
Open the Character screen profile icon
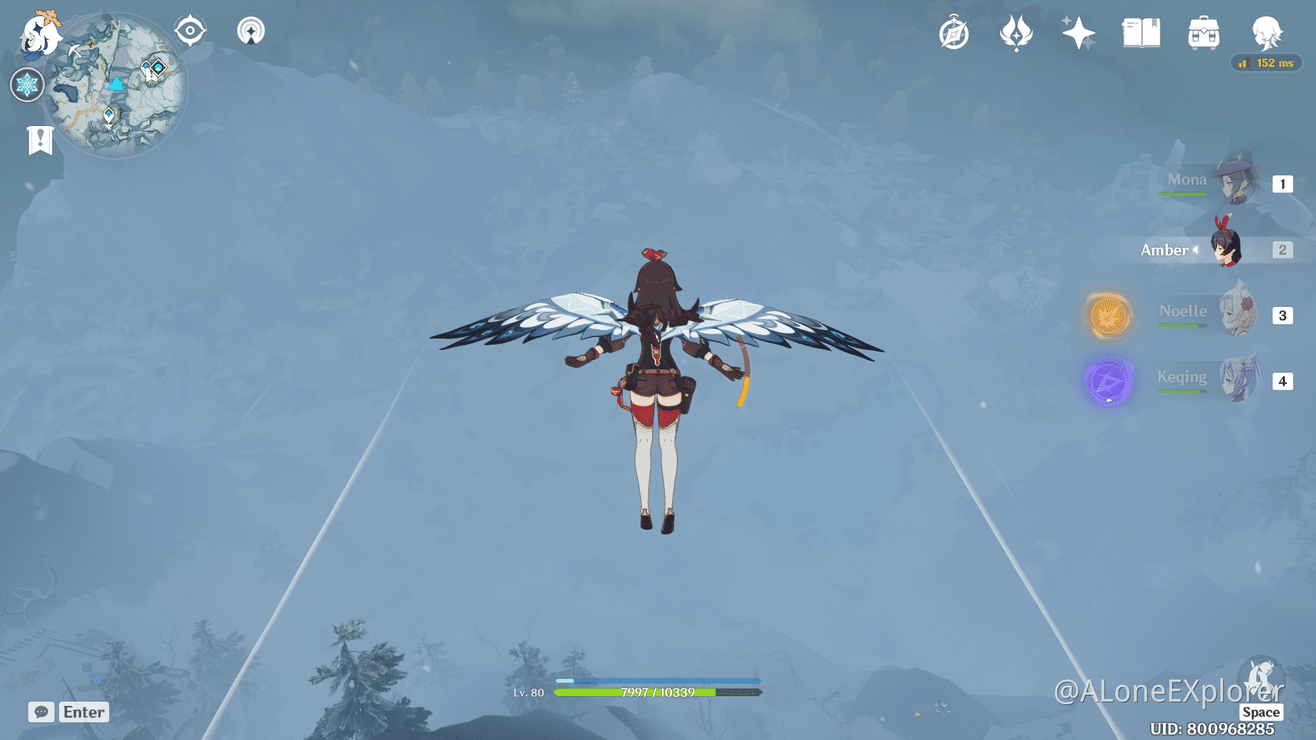[1266, 32]
